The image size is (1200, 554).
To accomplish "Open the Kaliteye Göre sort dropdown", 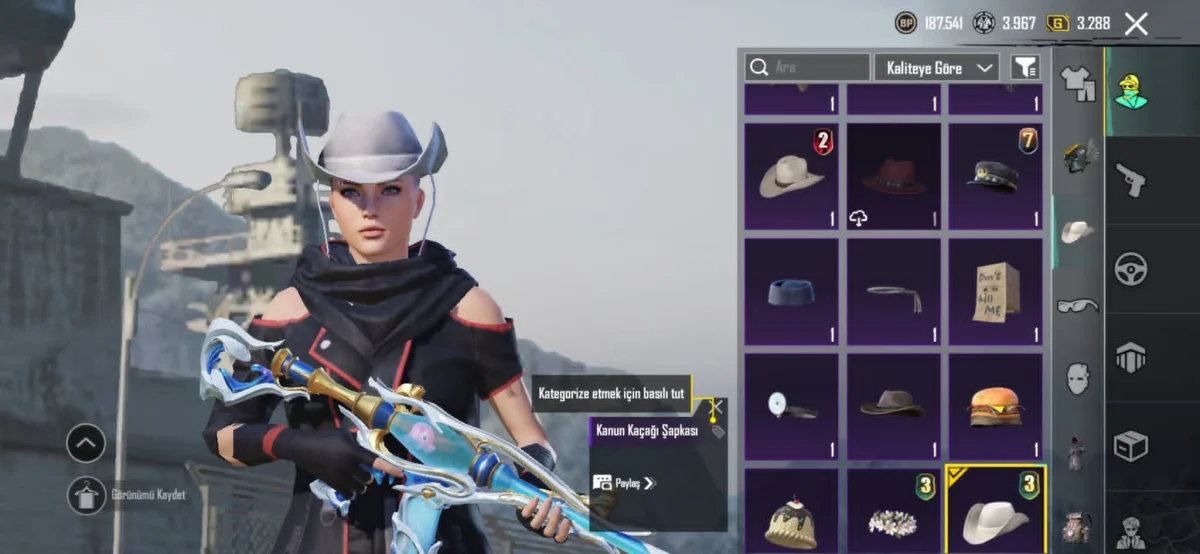I will tap(936, 67).
